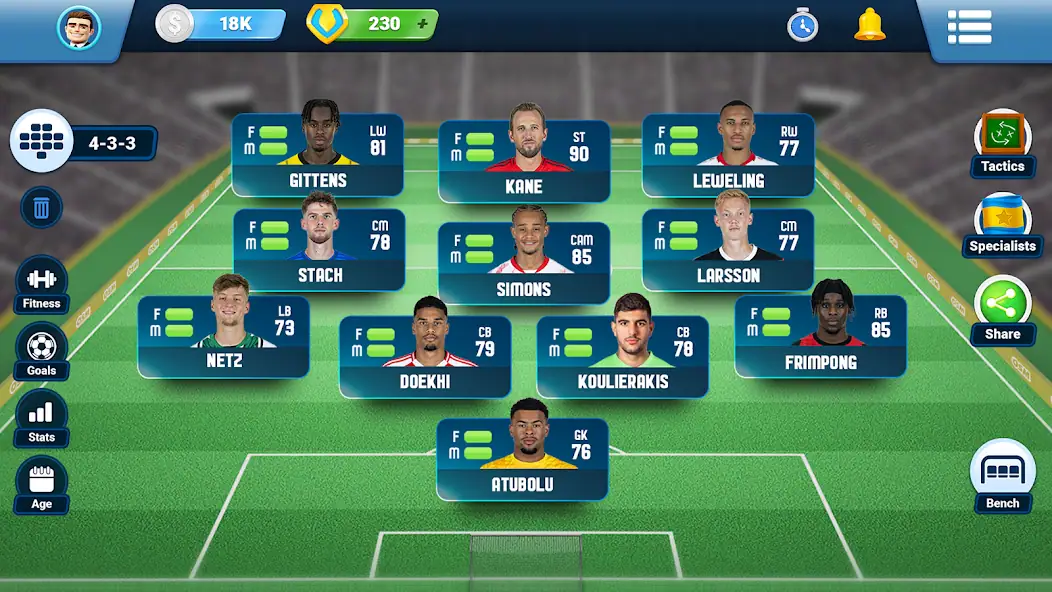Choose Simons in attacking midfield

pos(524,263)
